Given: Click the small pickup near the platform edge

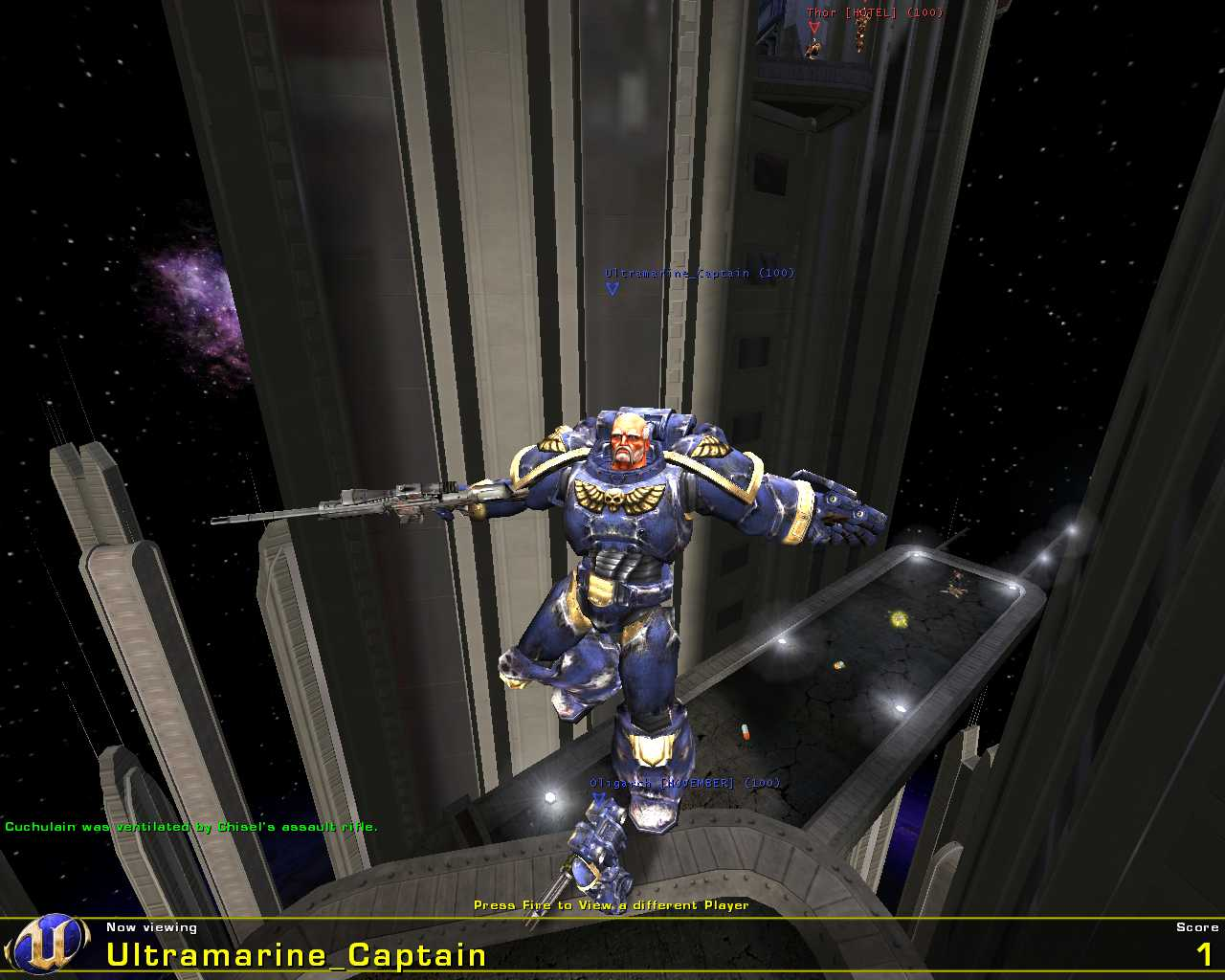Looking at the screenshot, I should point(838,665).
